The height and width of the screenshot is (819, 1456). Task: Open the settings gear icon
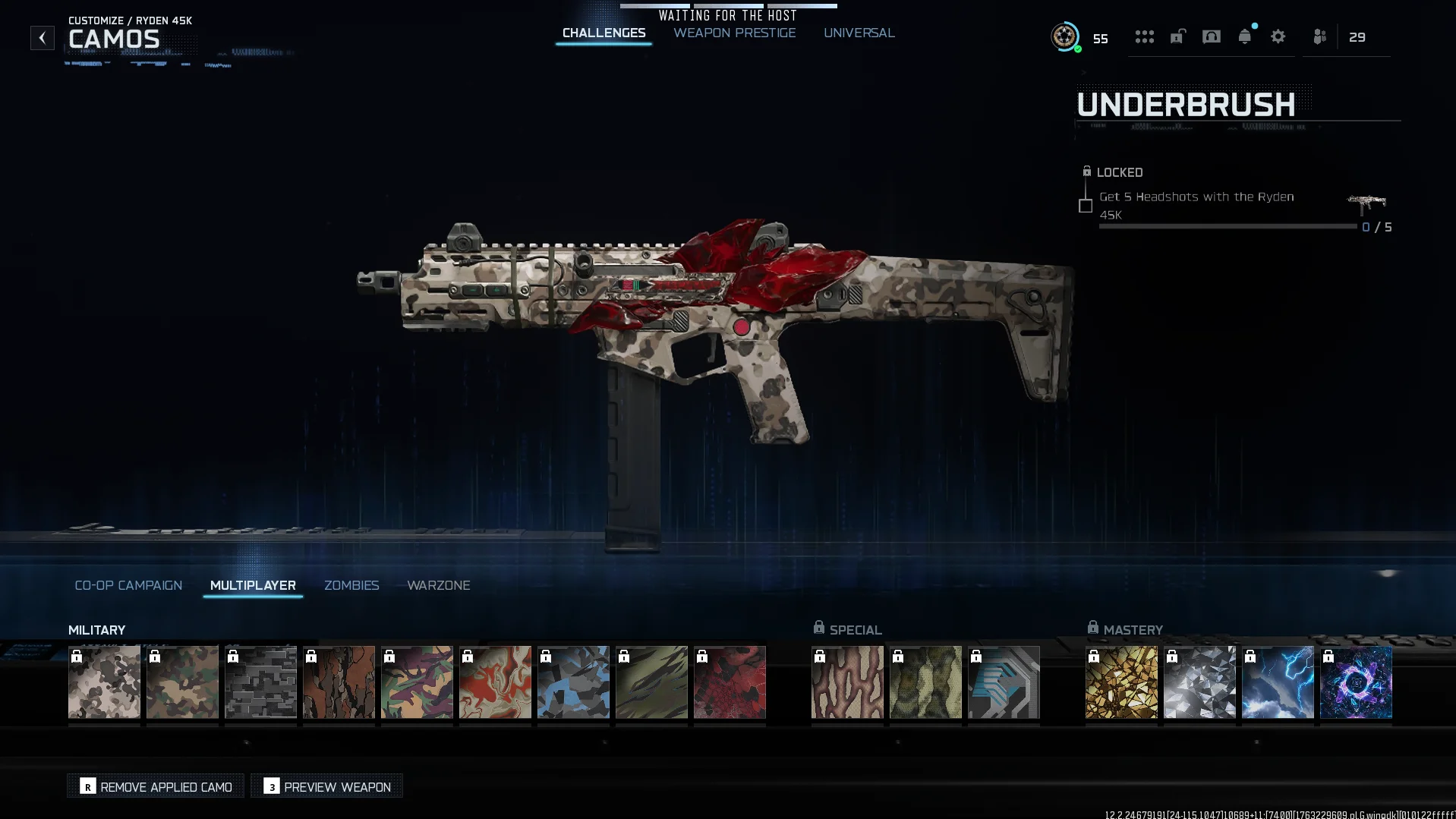click(x=1278, y=36)
